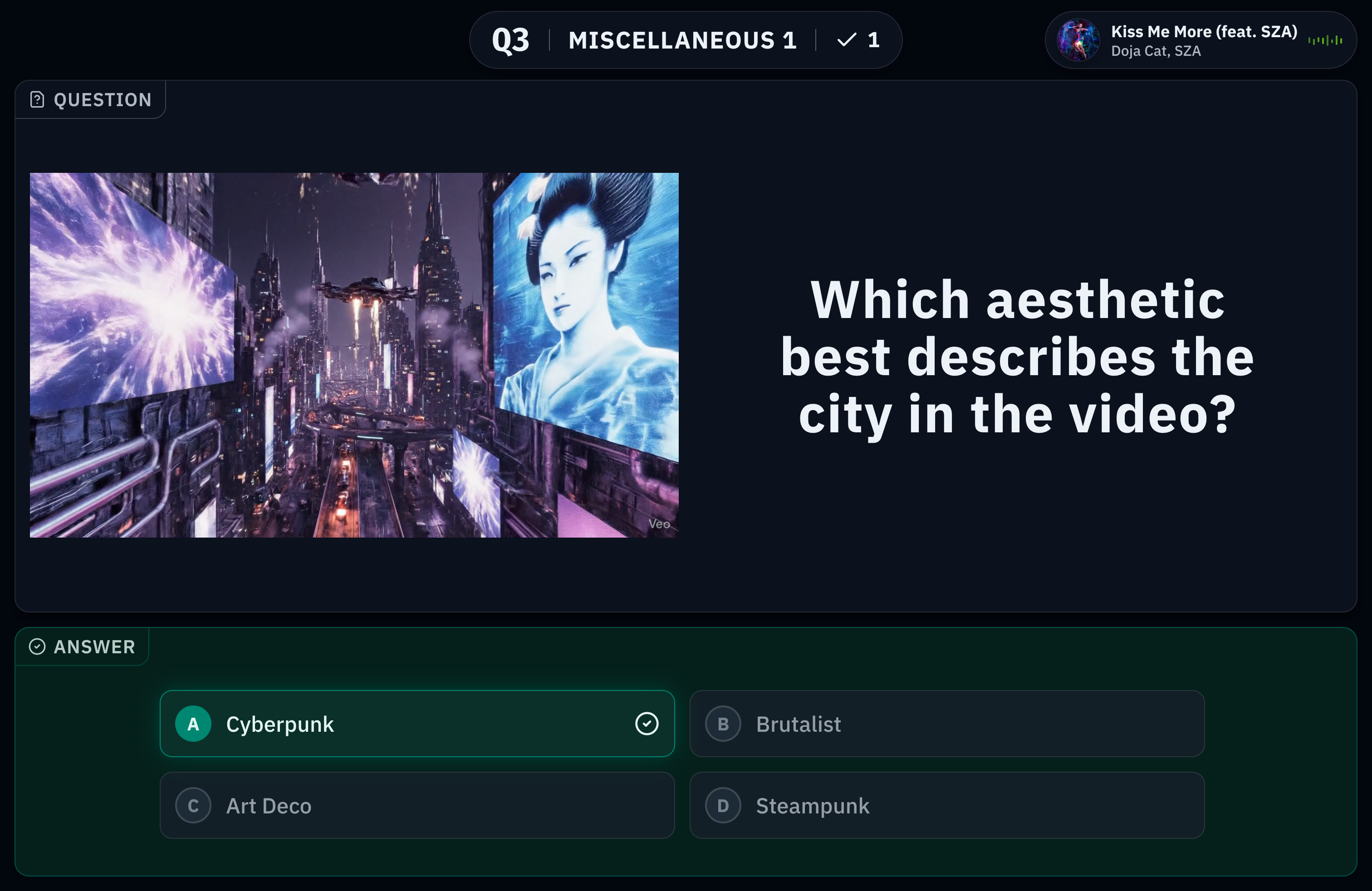Click the question mark icon on QUESTION panel

pos(37,99)
